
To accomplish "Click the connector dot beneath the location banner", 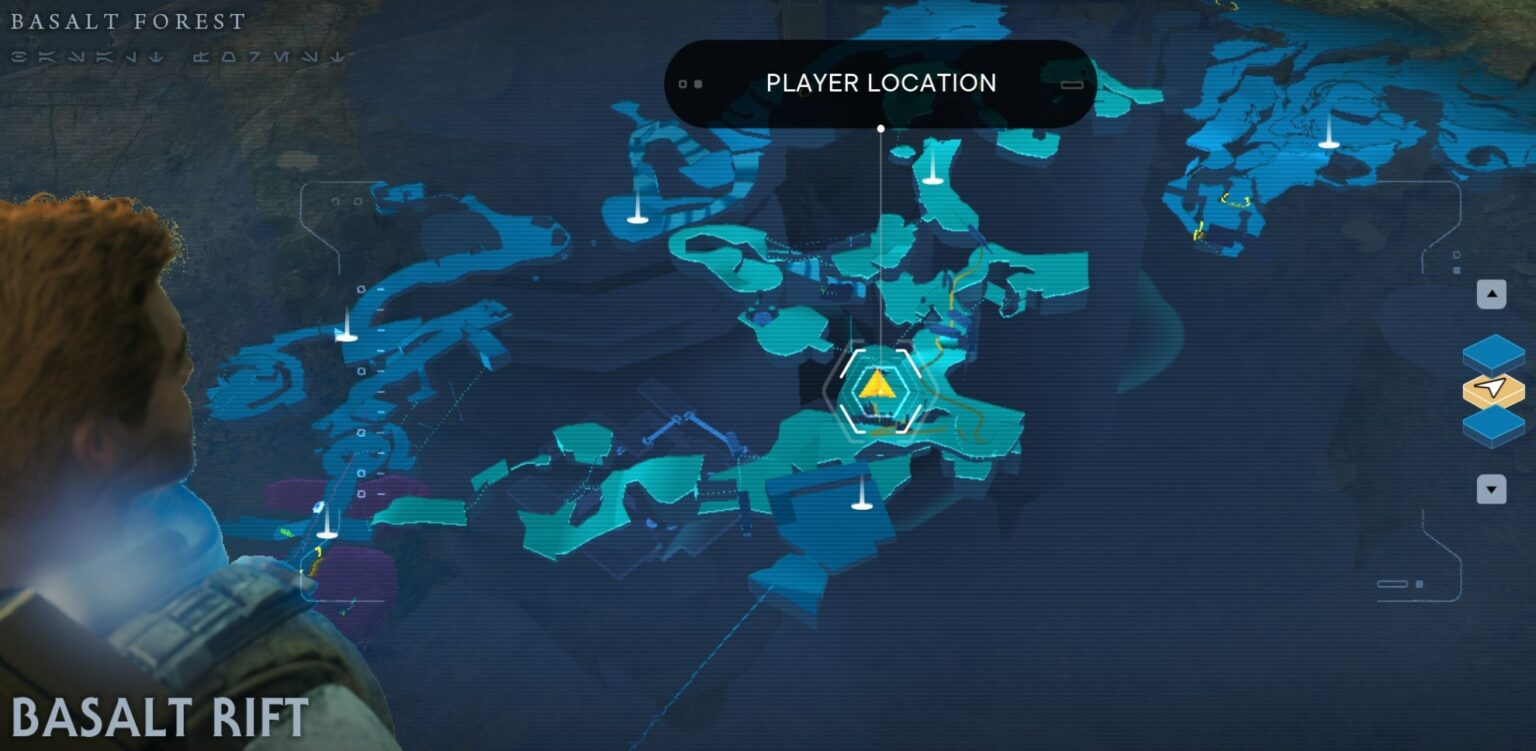I will click(880, 128).
